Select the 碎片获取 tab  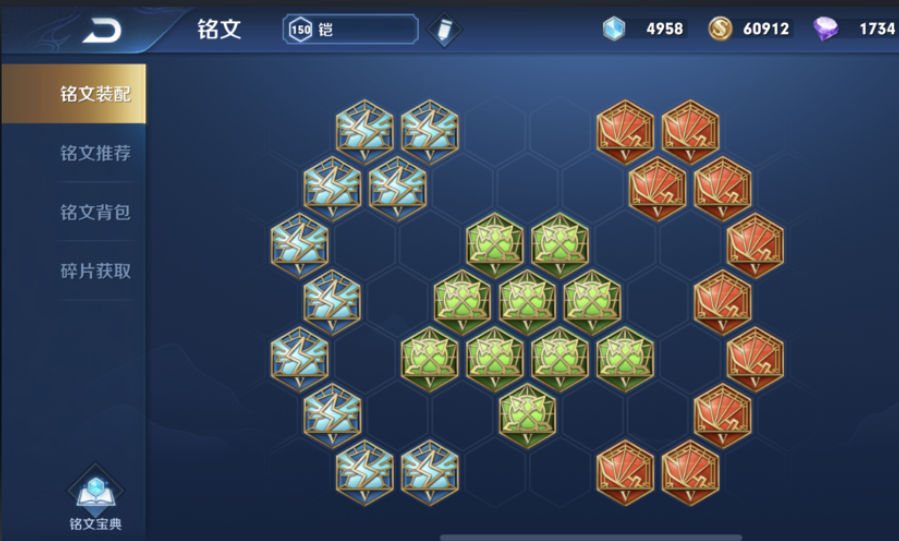[x=94, y=270]
